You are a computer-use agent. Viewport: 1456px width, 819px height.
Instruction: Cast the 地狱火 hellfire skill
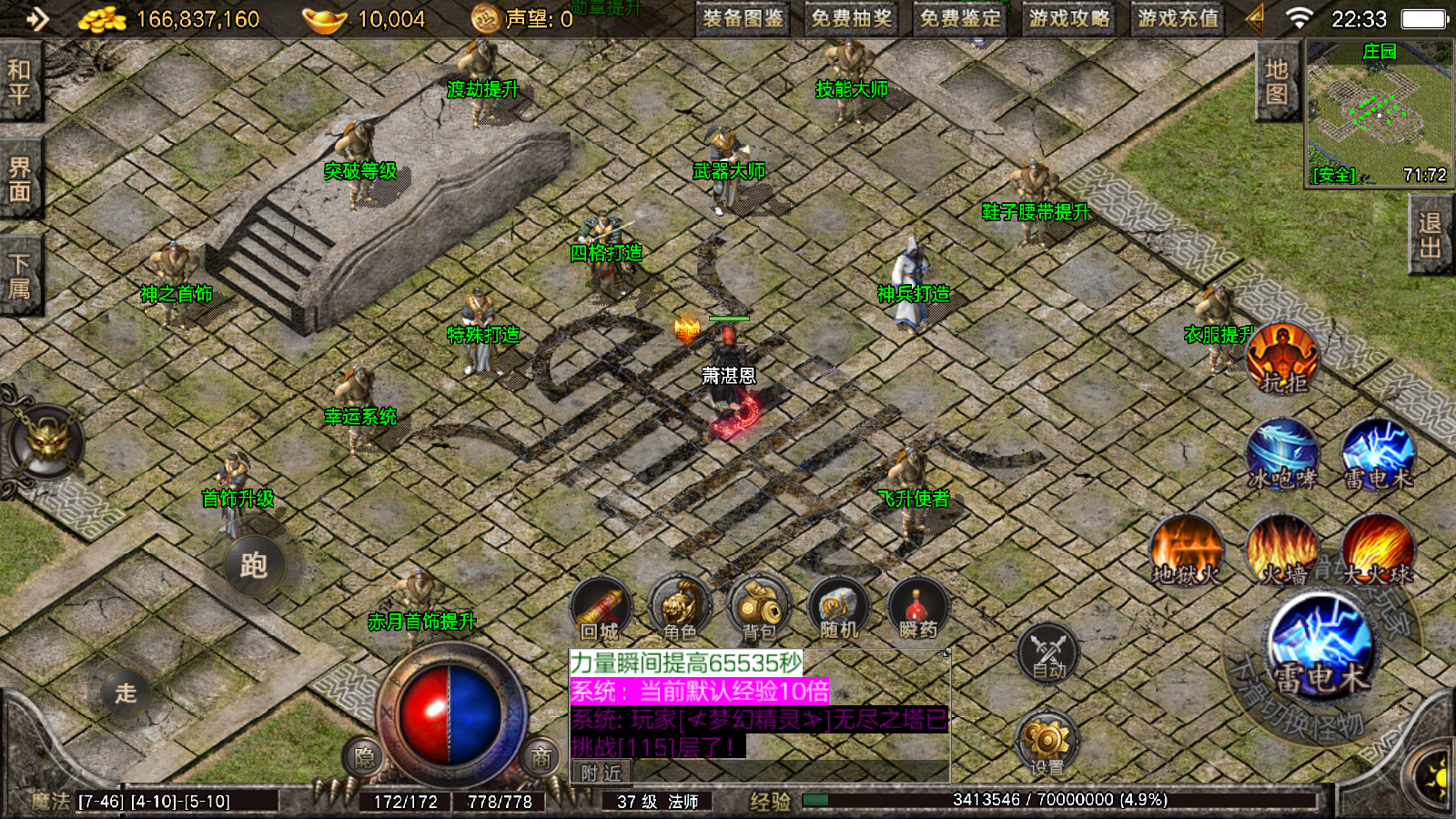click(1185, 549)
